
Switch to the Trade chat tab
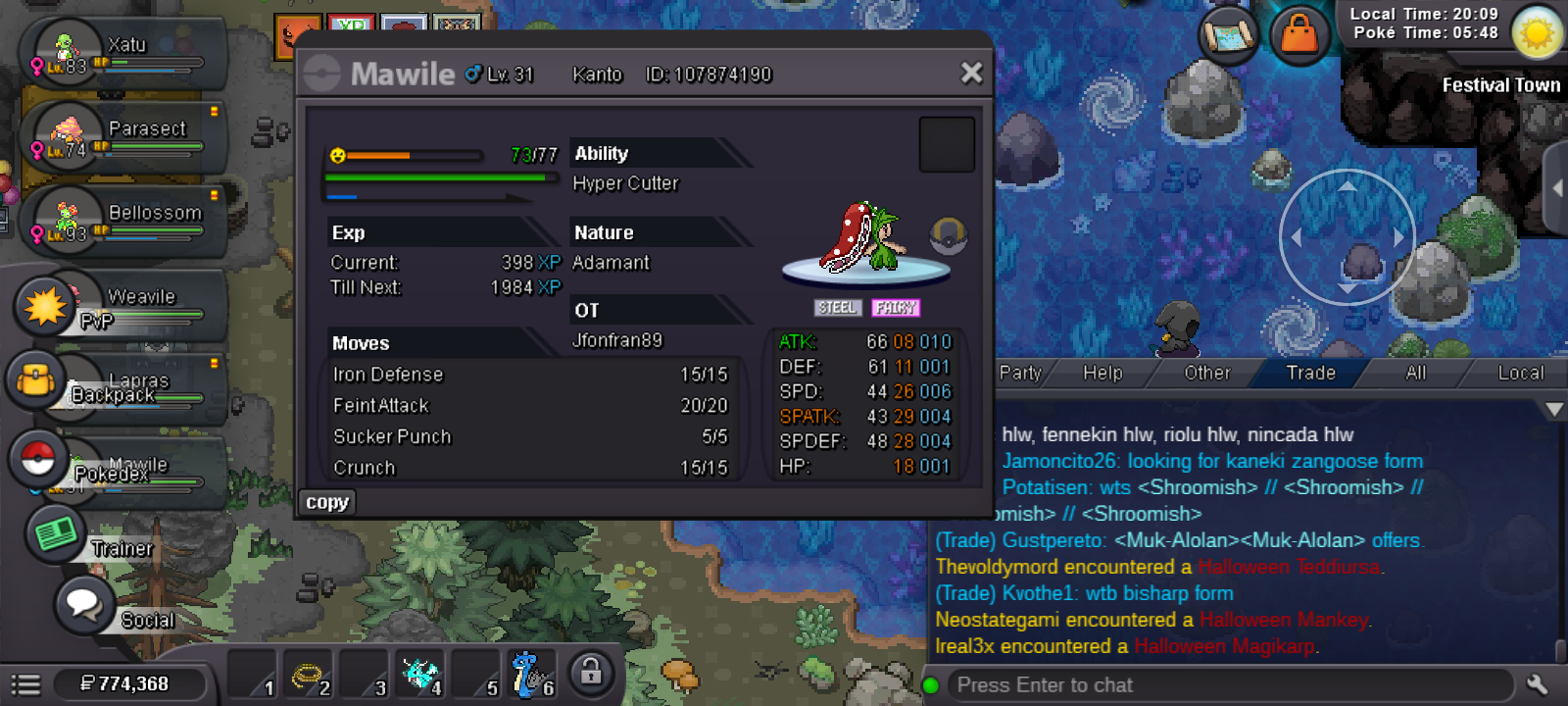pos(1310,373)
